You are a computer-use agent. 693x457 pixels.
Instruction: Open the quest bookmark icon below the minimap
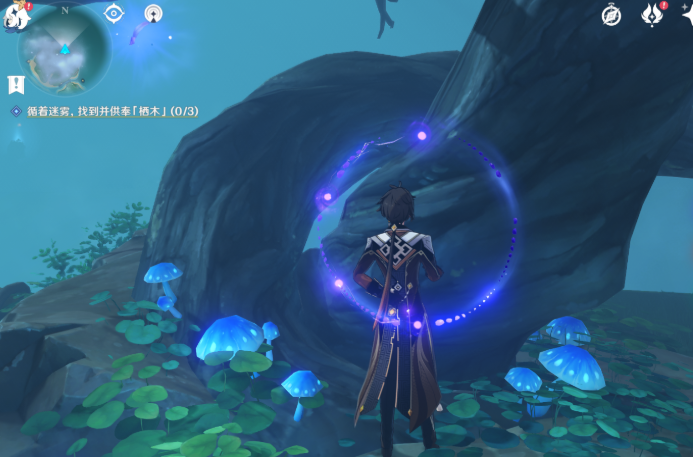(x=15, y=83)
